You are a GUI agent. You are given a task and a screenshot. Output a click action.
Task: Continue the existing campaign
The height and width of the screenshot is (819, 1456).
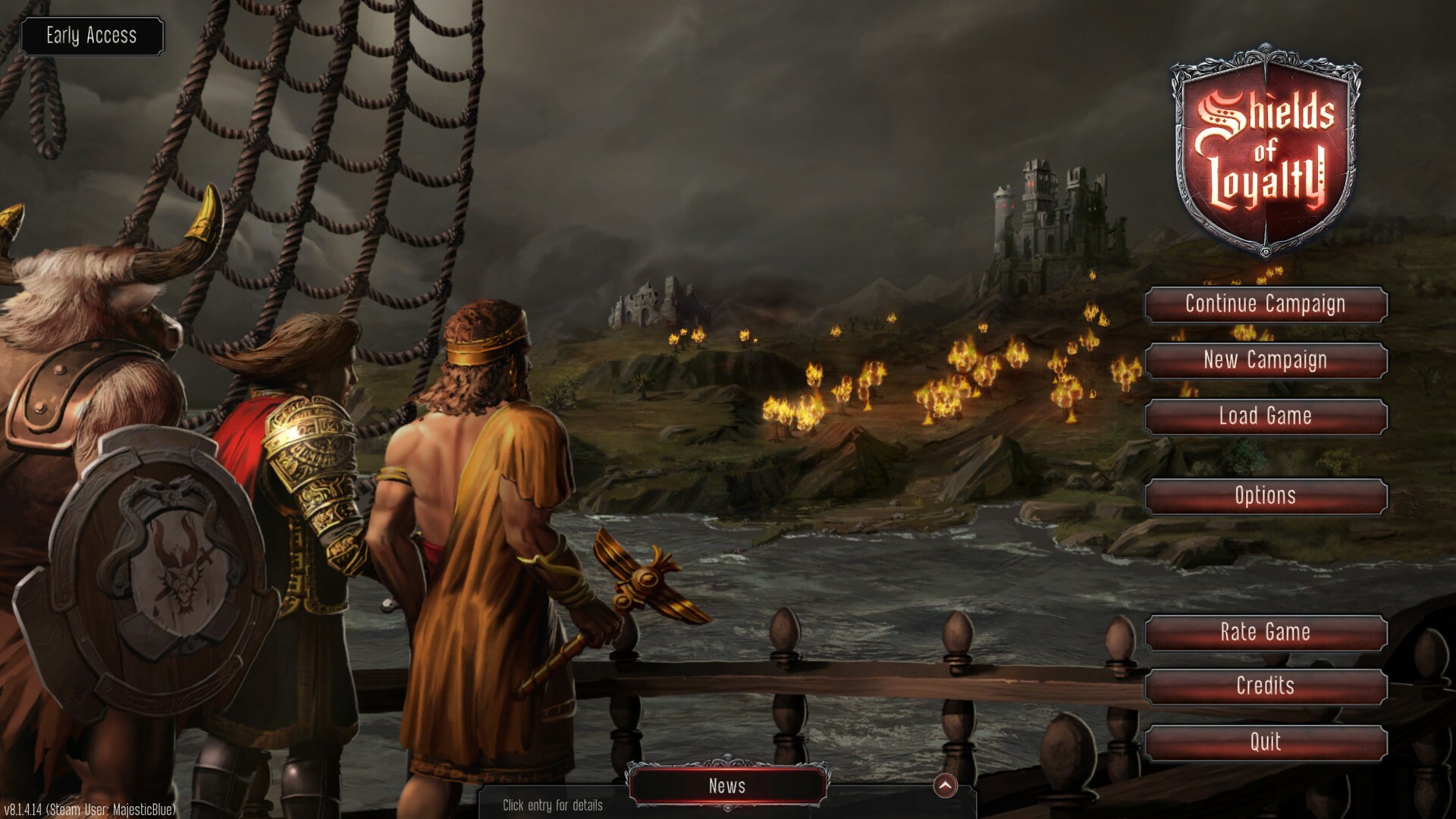click(x=1265, y=304)
